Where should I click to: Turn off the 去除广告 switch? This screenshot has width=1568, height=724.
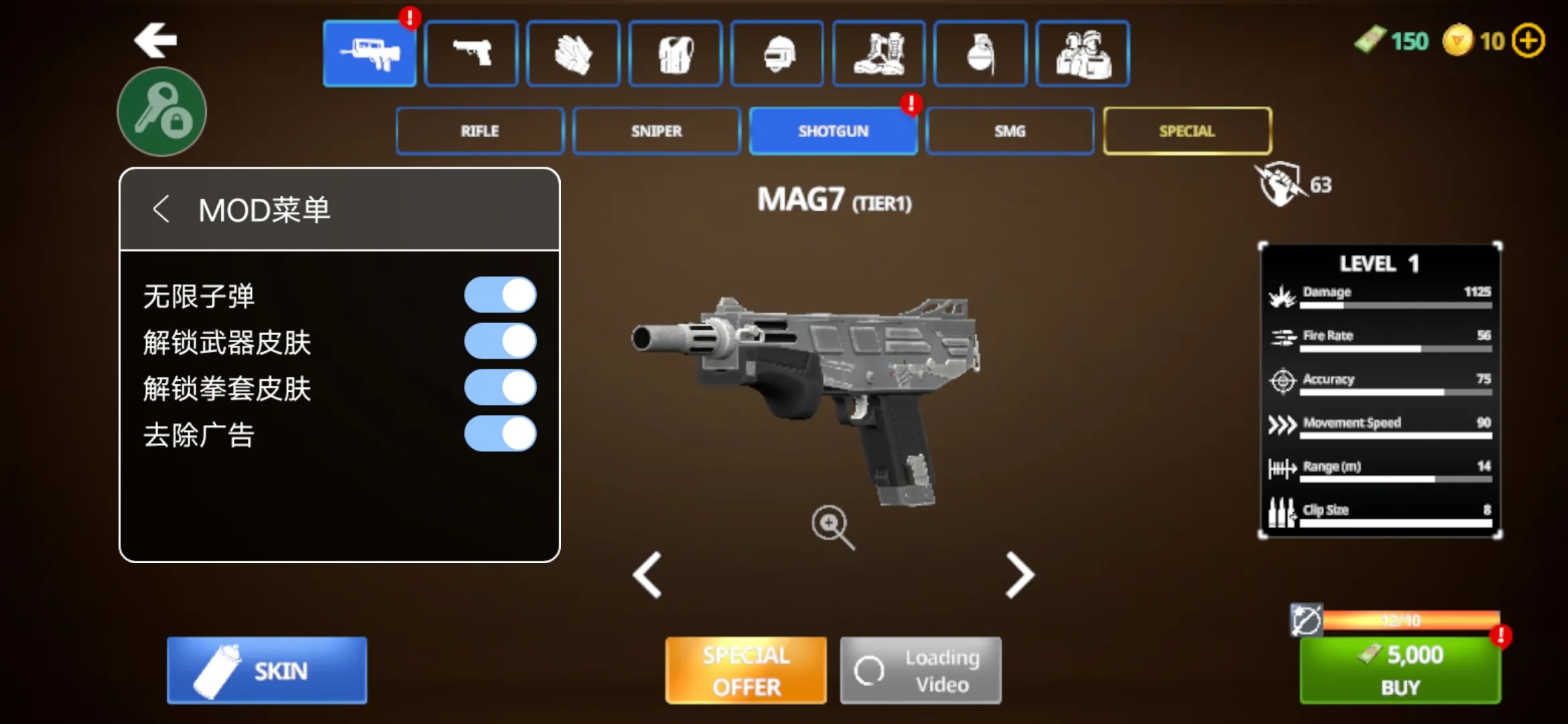500,434
